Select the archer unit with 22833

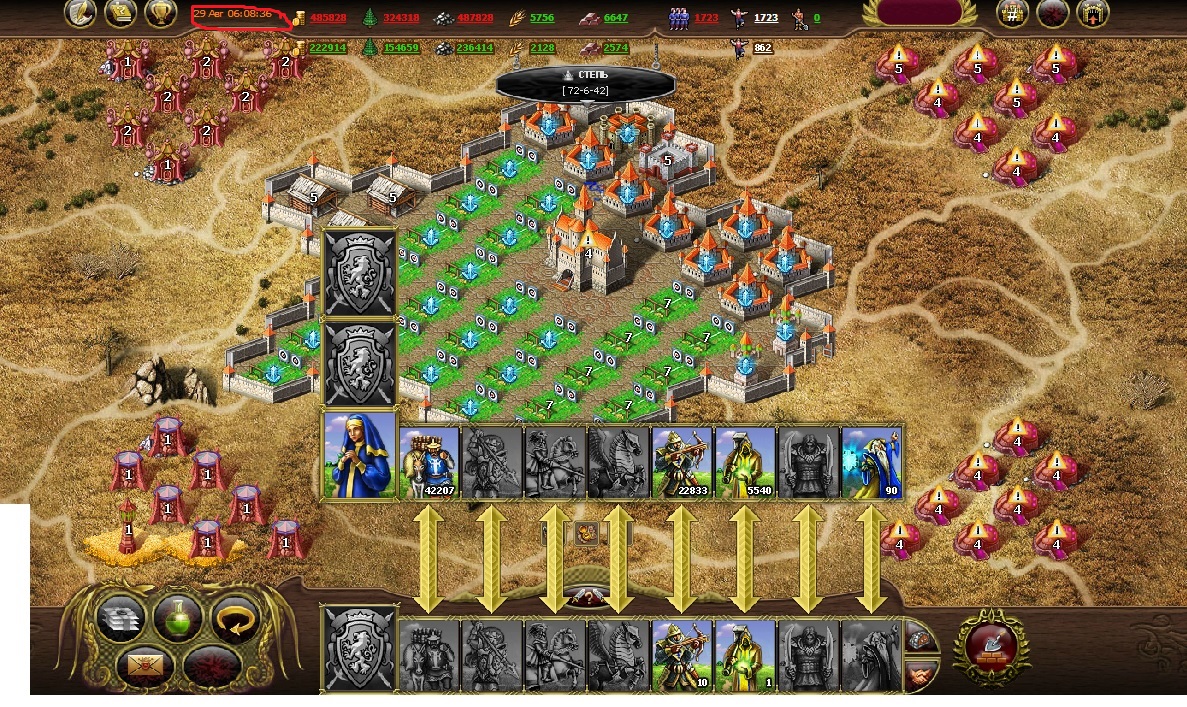pyautogui.click(x=682, y=462)
